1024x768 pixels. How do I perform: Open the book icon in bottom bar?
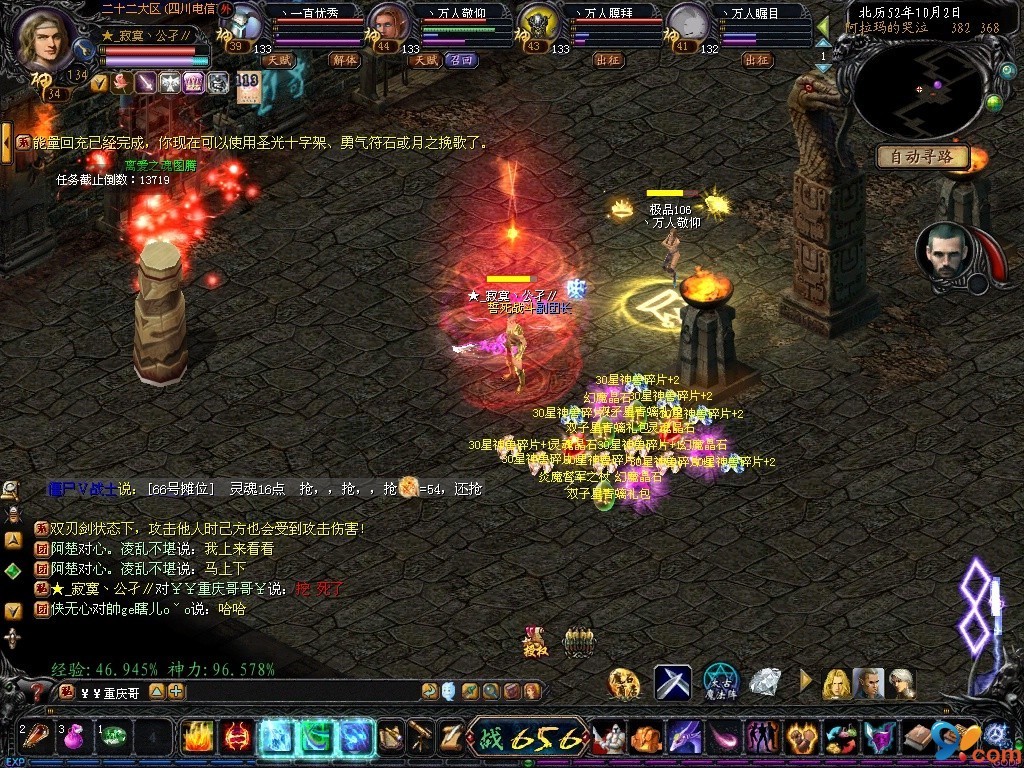[x=917, y=738]
